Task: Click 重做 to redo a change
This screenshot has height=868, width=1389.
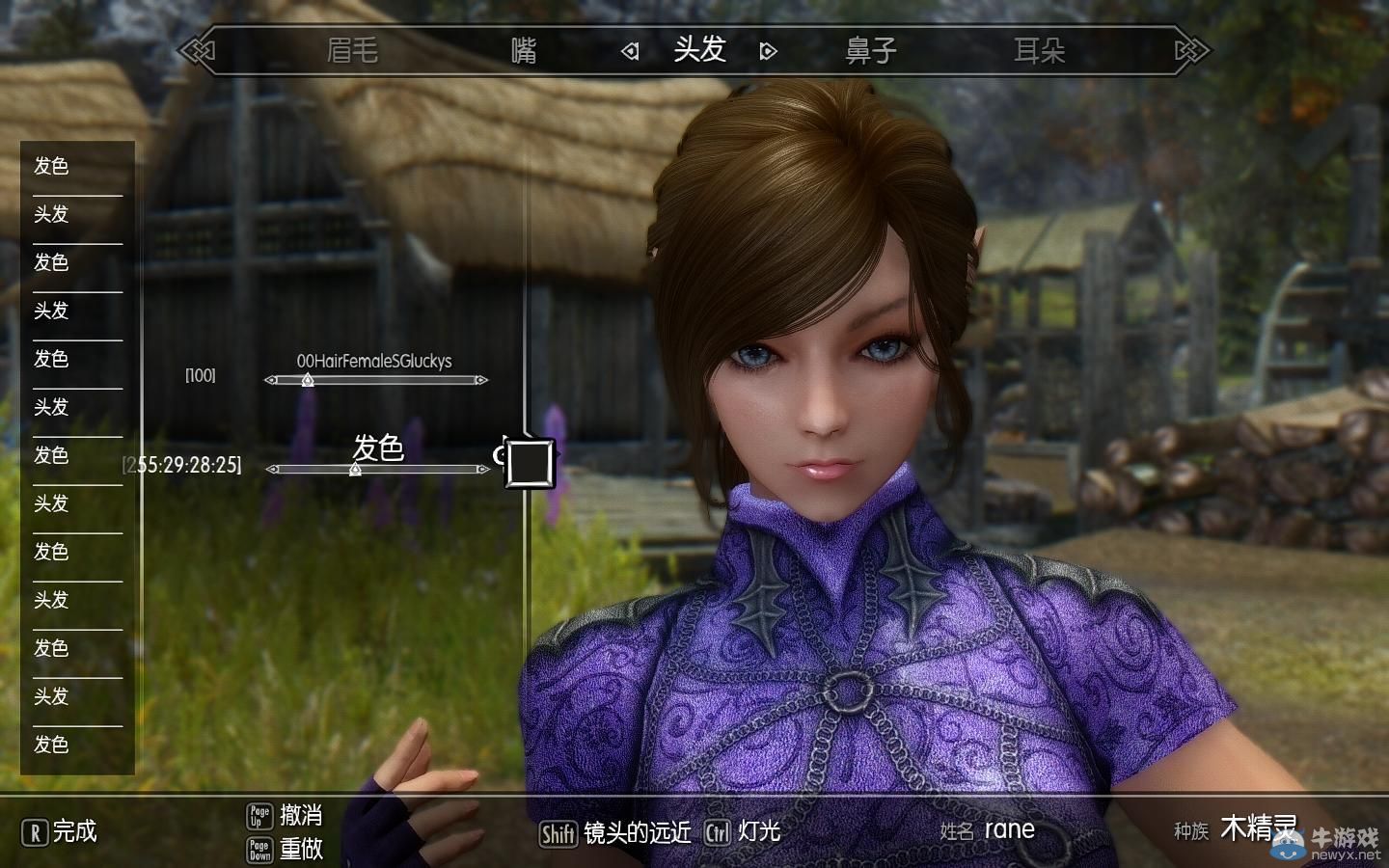Action: [303, 850]
